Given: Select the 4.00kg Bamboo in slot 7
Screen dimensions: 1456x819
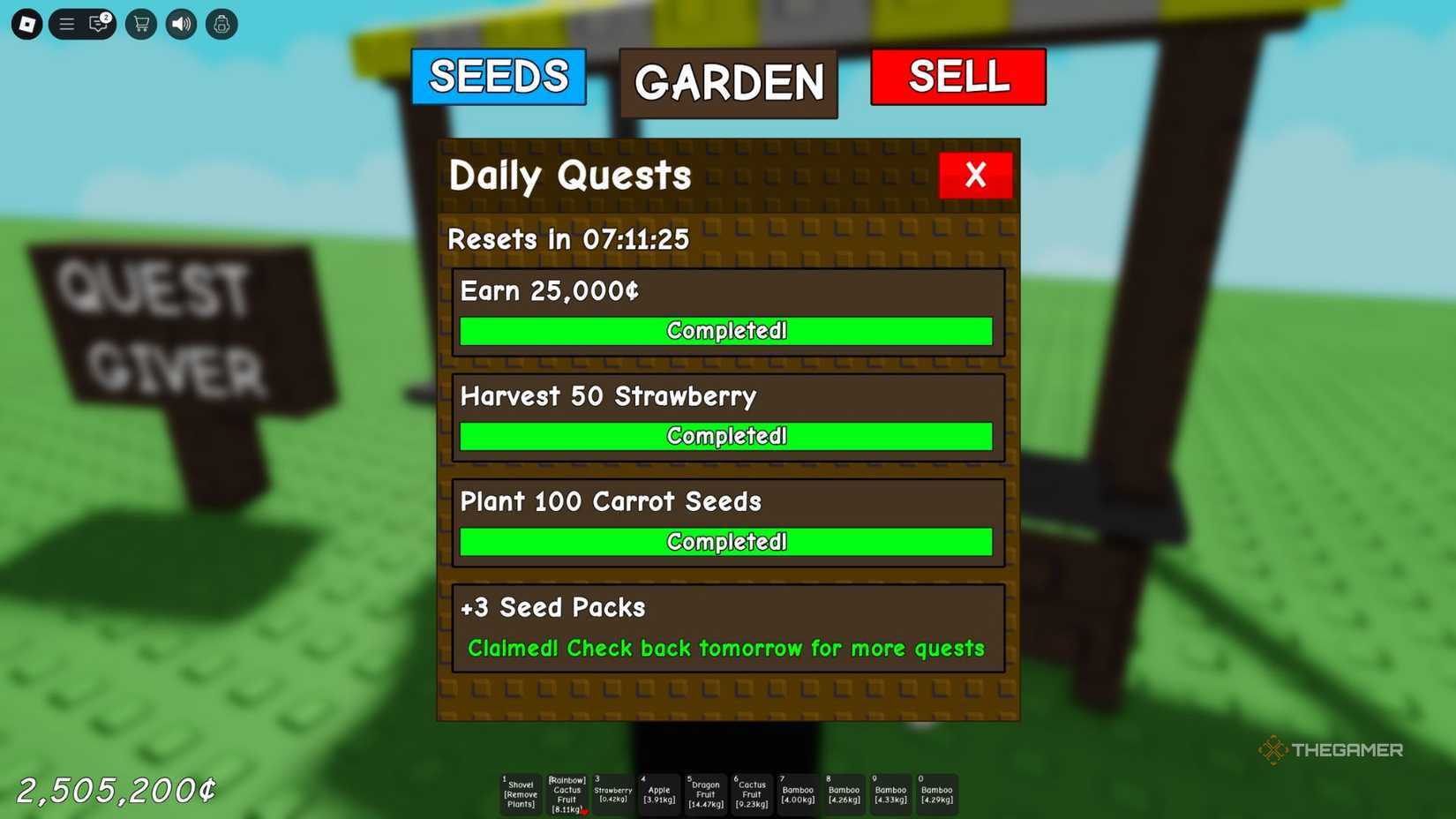Looking at the screenshot, I should pos(798,793).
